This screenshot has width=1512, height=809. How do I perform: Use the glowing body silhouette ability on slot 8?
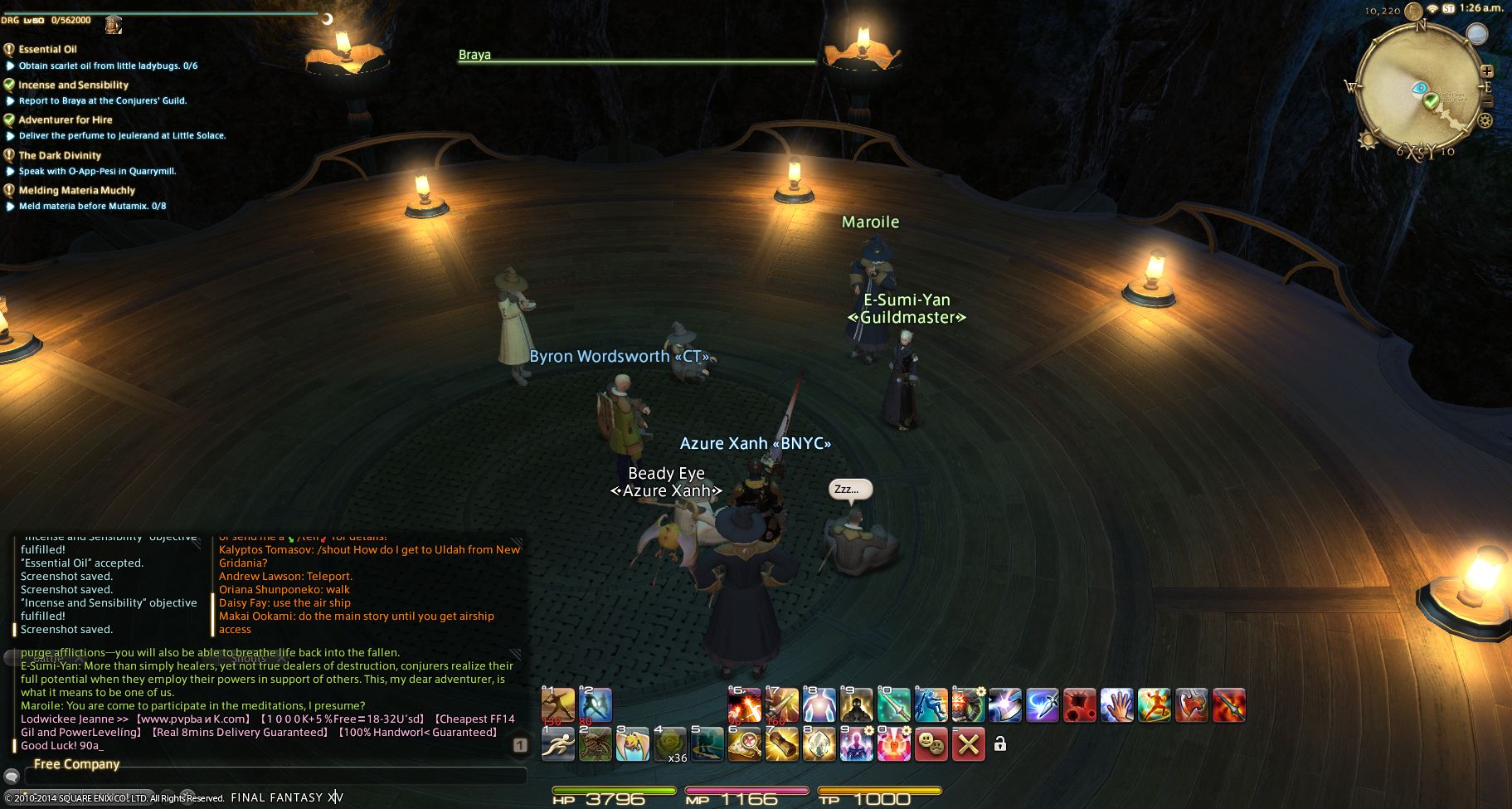[x=819, y=705]
